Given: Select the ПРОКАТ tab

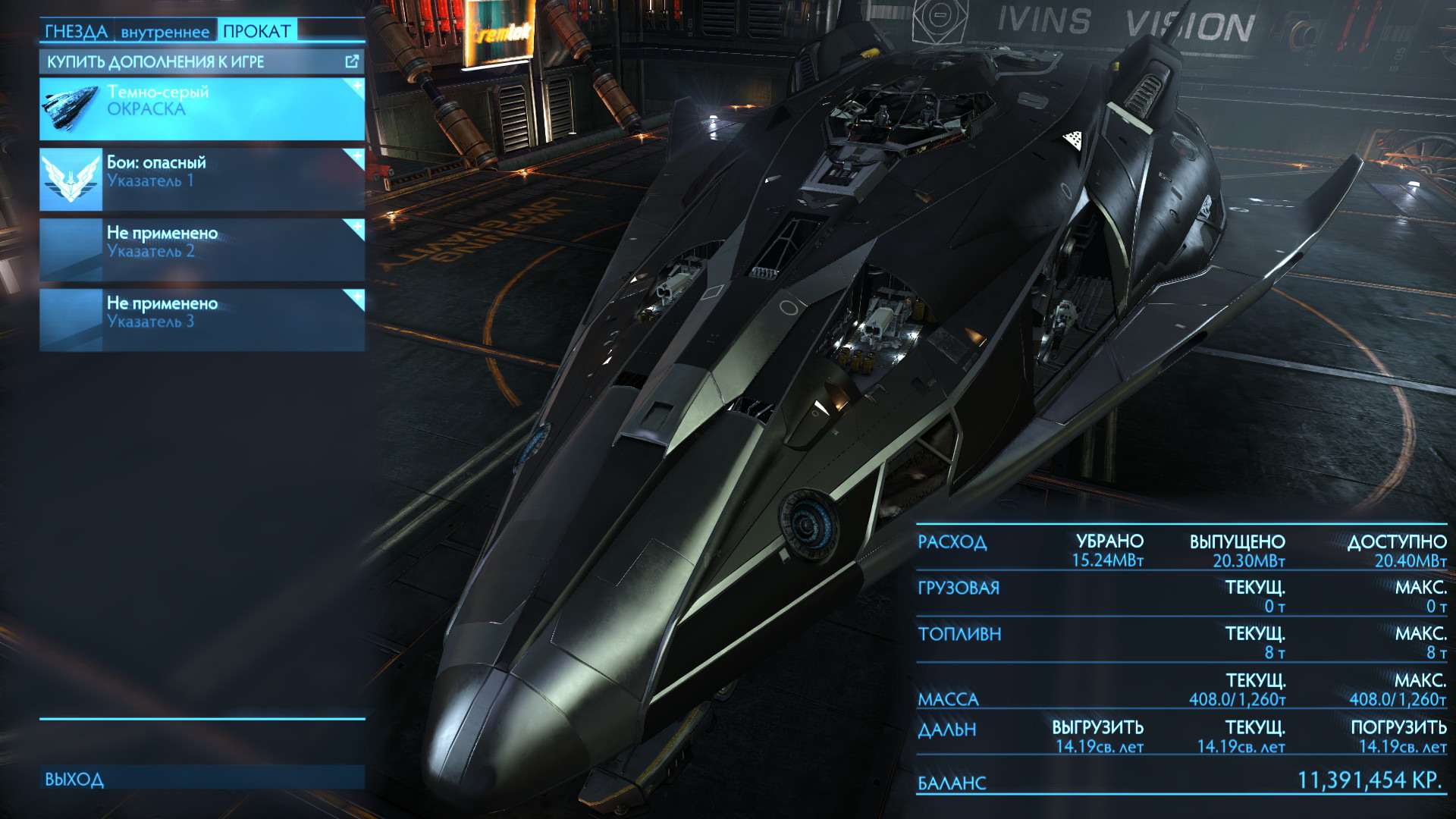Looking at the screenshot, I should (256, 31).
